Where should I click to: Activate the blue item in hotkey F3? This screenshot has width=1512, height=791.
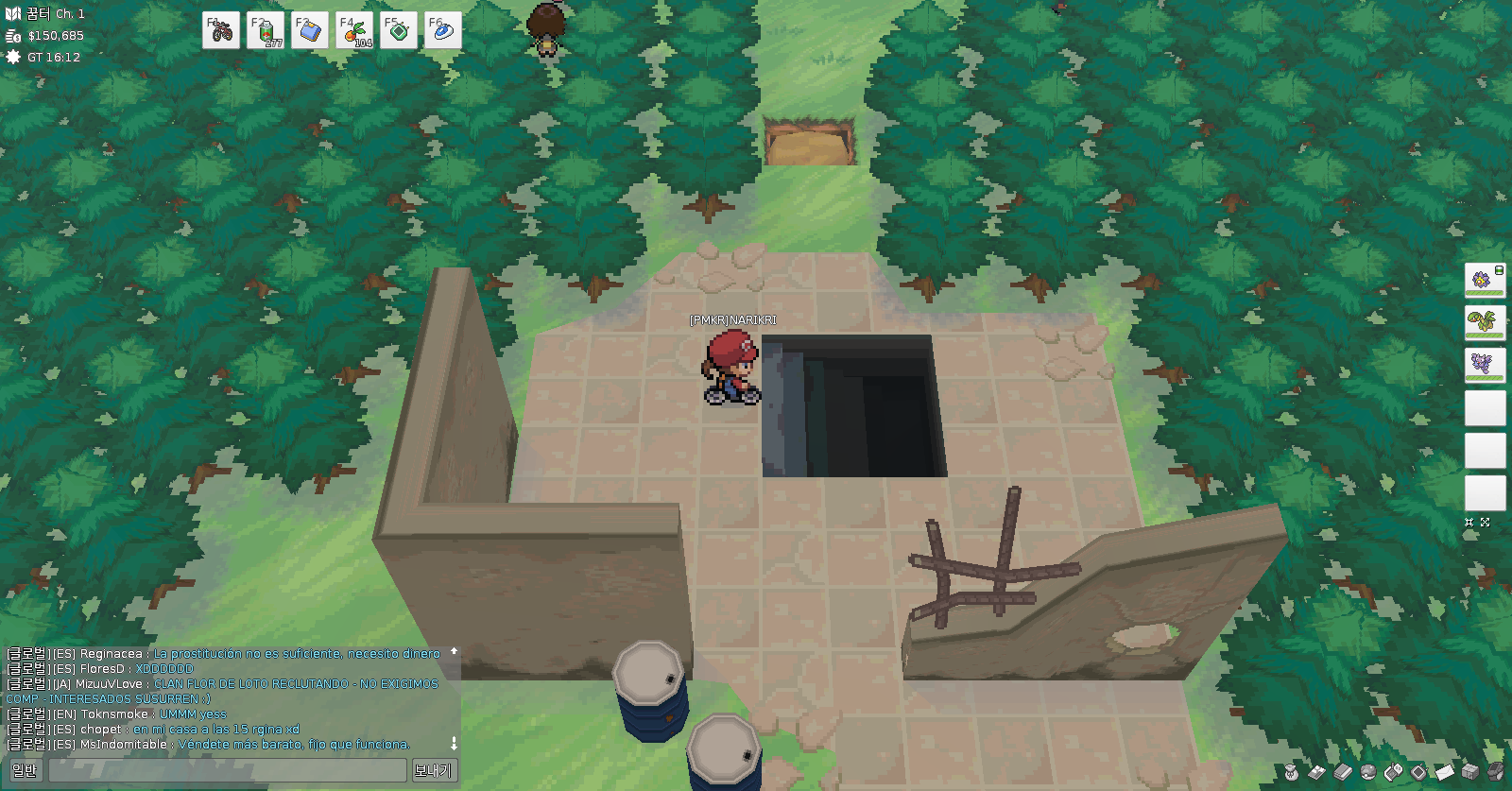point(310,30)
